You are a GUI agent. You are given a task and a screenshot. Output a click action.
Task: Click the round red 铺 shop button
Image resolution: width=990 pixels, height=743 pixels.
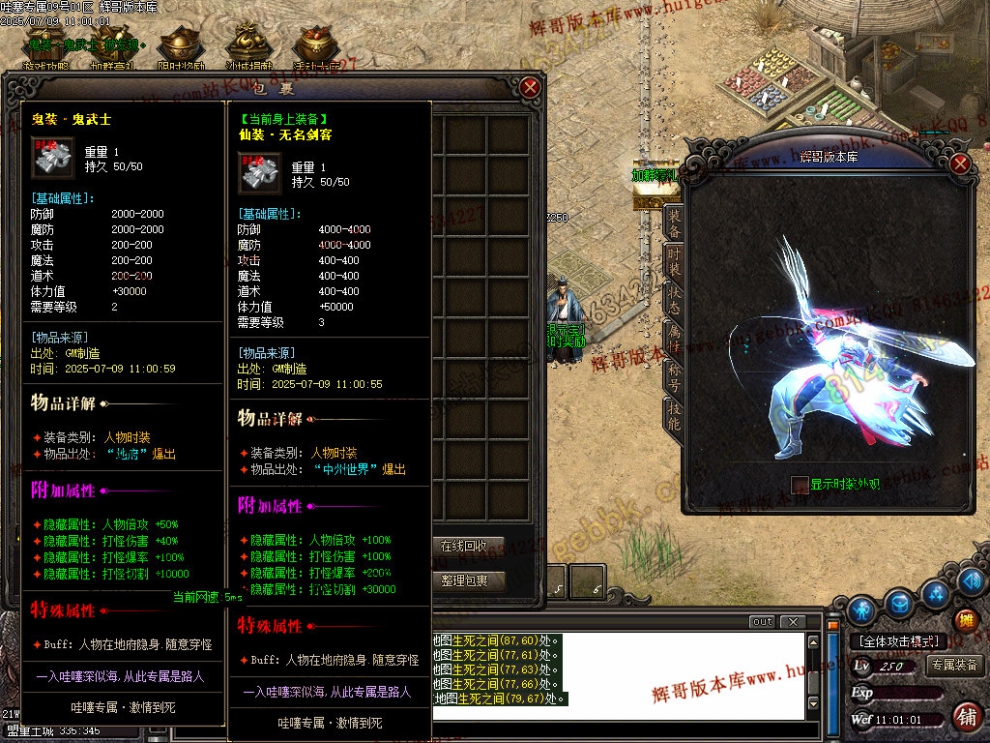pyautogui.click(x=966, y=716)
